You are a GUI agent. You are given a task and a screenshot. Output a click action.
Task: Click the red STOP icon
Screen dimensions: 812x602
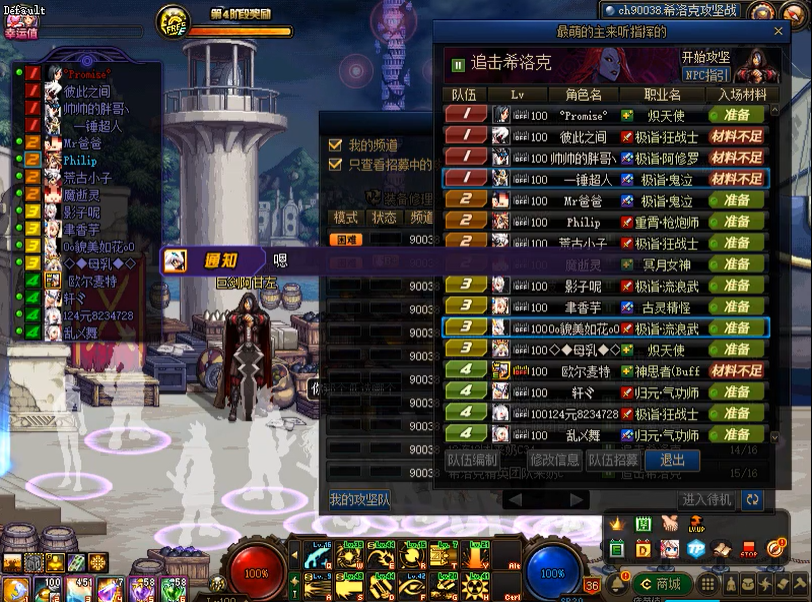[749, 548]
